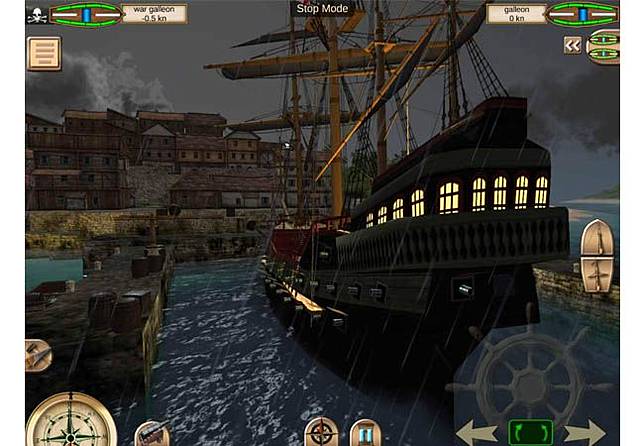Select the war galleon speed panel
The width and height of the screenshot is (644, 446).
(153, 14)
